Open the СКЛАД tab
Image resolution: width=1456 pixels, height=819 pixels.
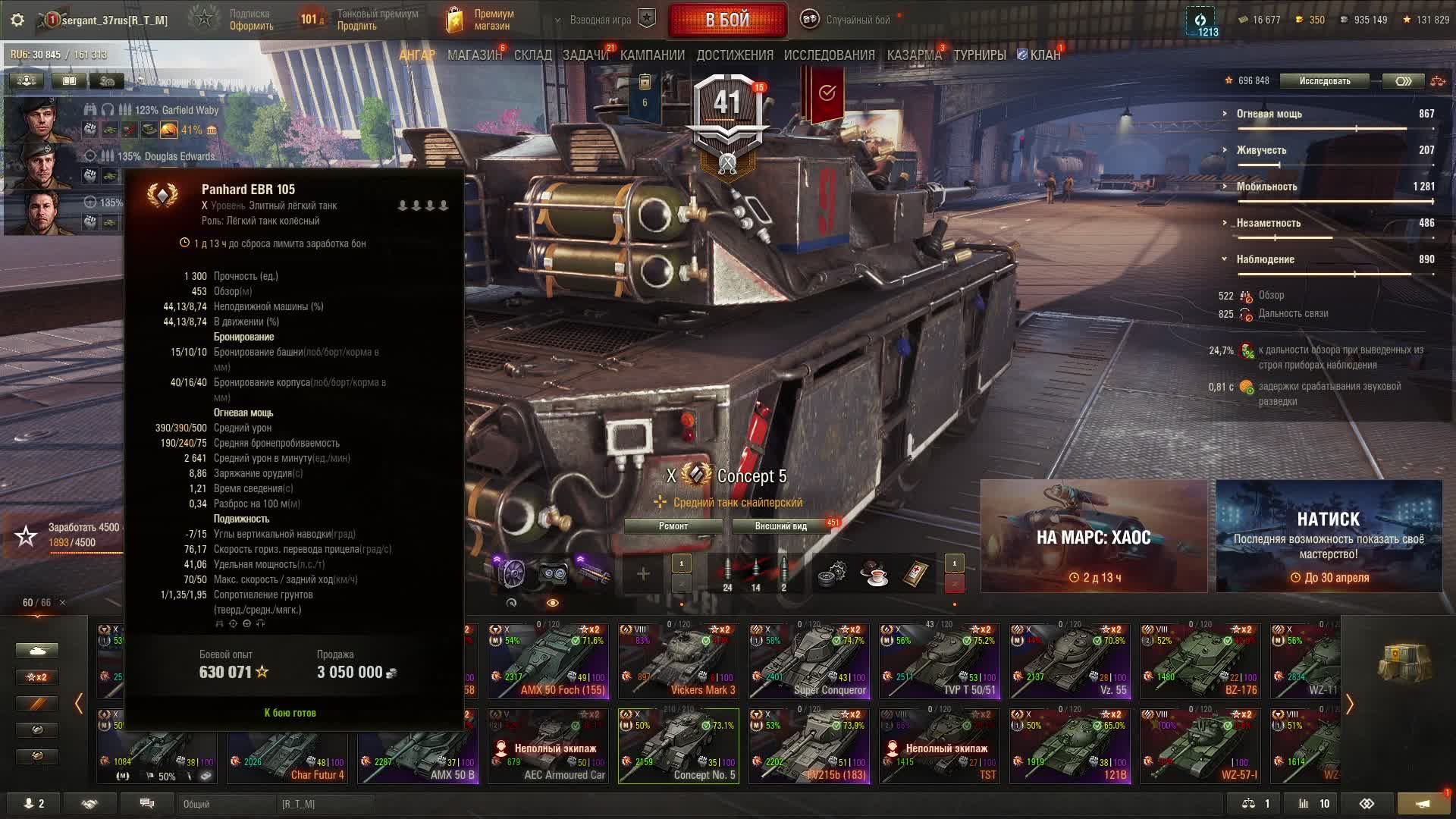pyautogui.click(x=532, y=55)
